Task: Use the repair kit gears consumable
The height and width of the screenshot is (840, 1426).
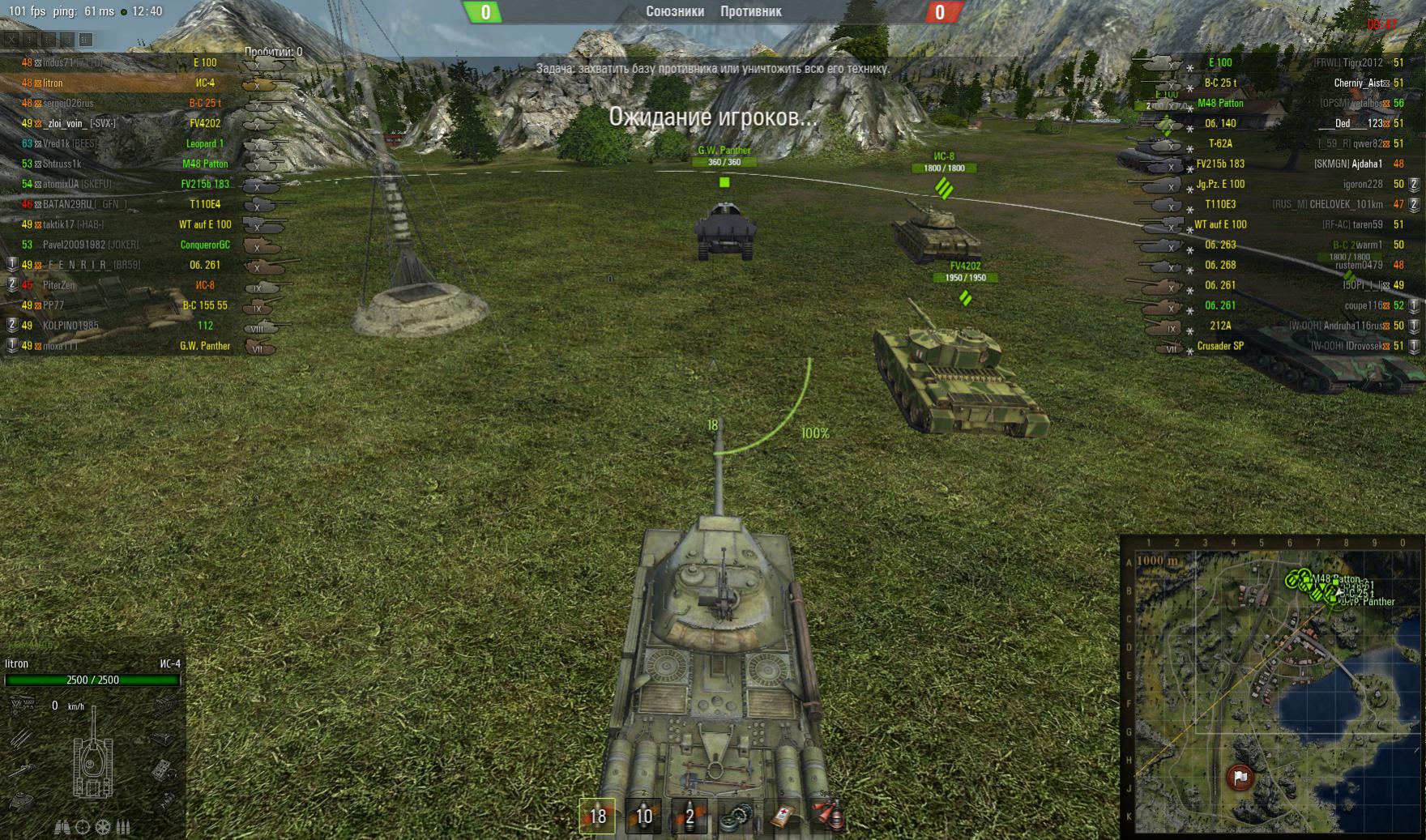Action: pyautogui.click(x=736, y=816)
